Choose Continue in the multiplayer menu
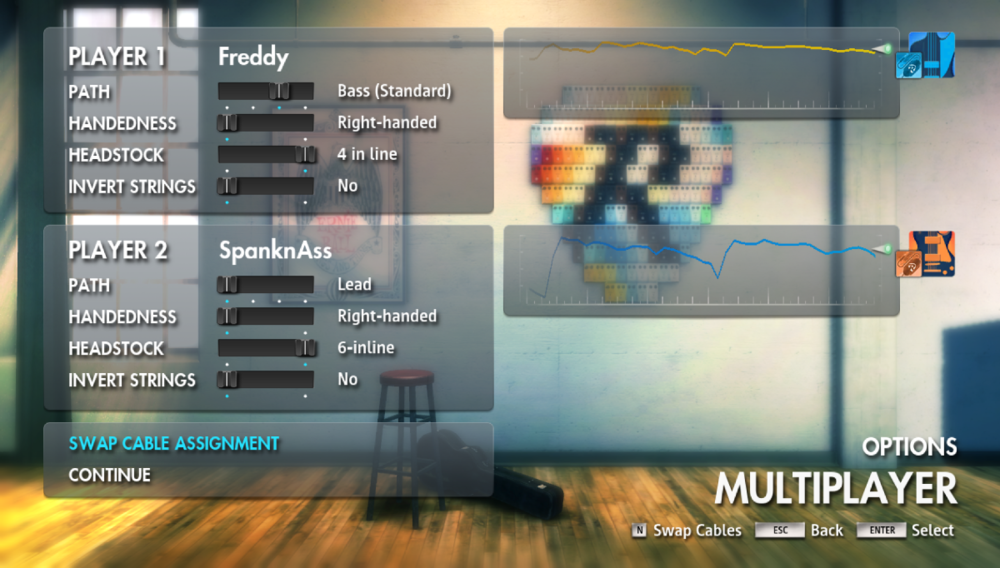Image resolution: width=1000 pixels, height=568 pixels. click(110, 475)
